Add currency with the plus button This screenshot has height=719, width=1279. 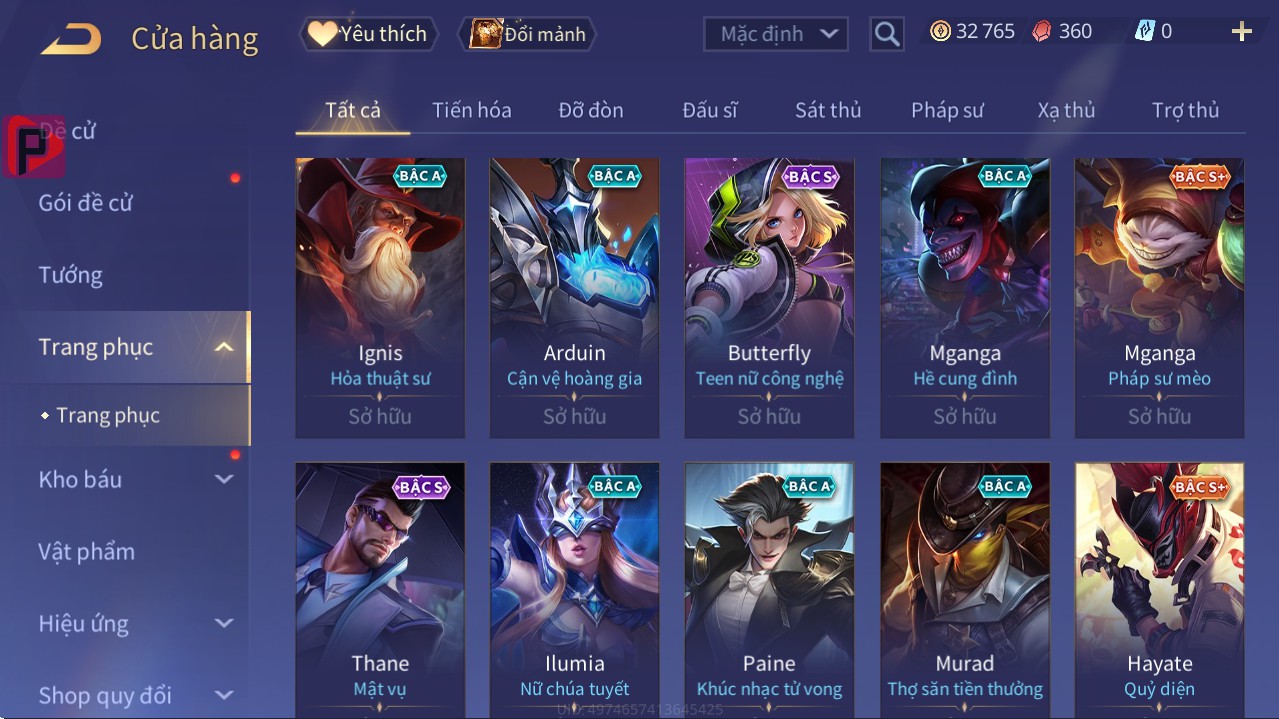click(1241, 32)
